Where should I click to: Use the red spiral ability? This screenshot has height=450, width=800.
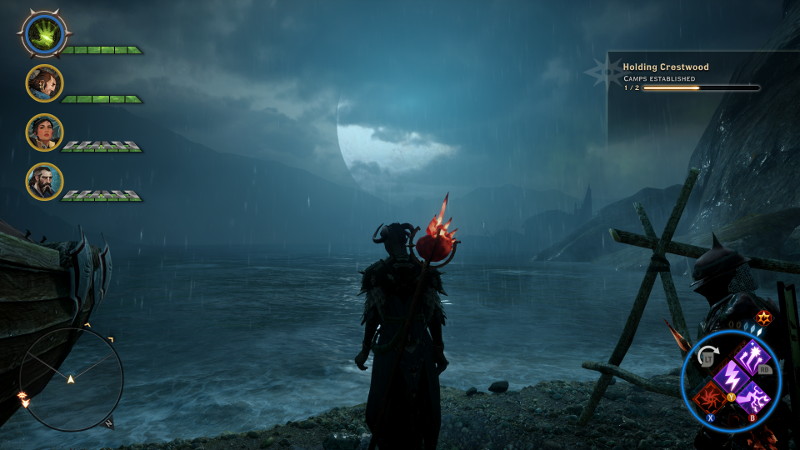tap(709, 399)
